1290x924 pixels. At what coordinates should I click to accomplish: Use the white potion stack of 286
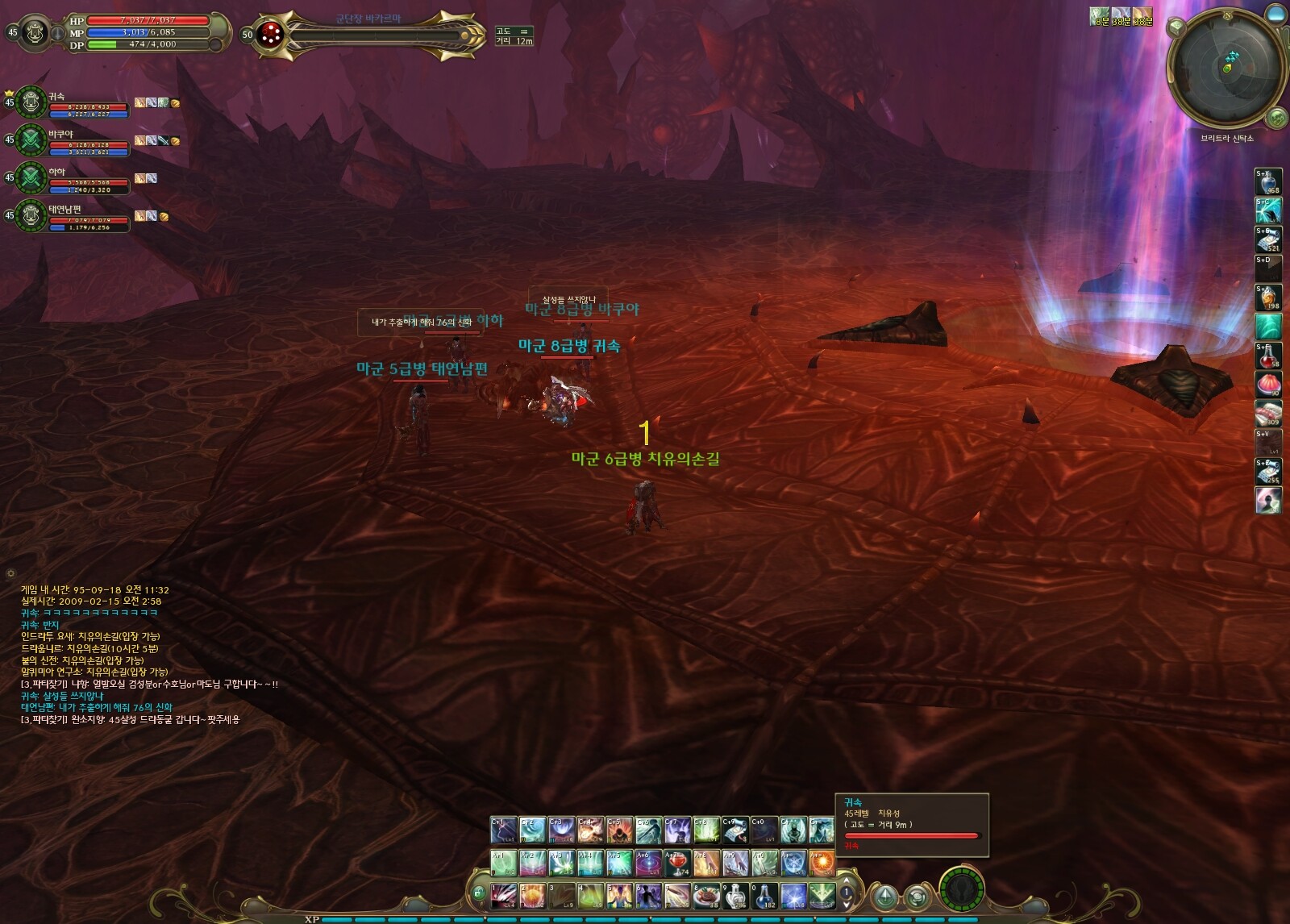[736, 896]
